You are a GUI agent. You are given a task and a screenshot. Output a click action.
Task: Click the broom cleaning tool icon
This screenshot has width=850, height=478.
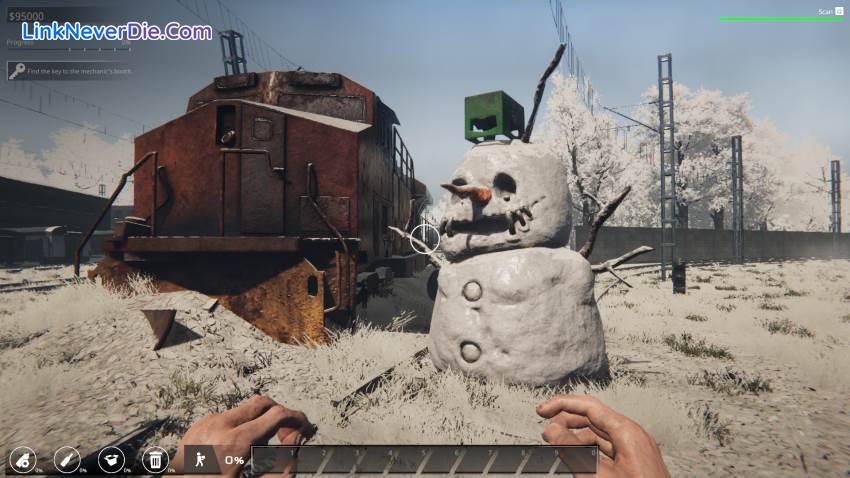click(x=22, y=459)
